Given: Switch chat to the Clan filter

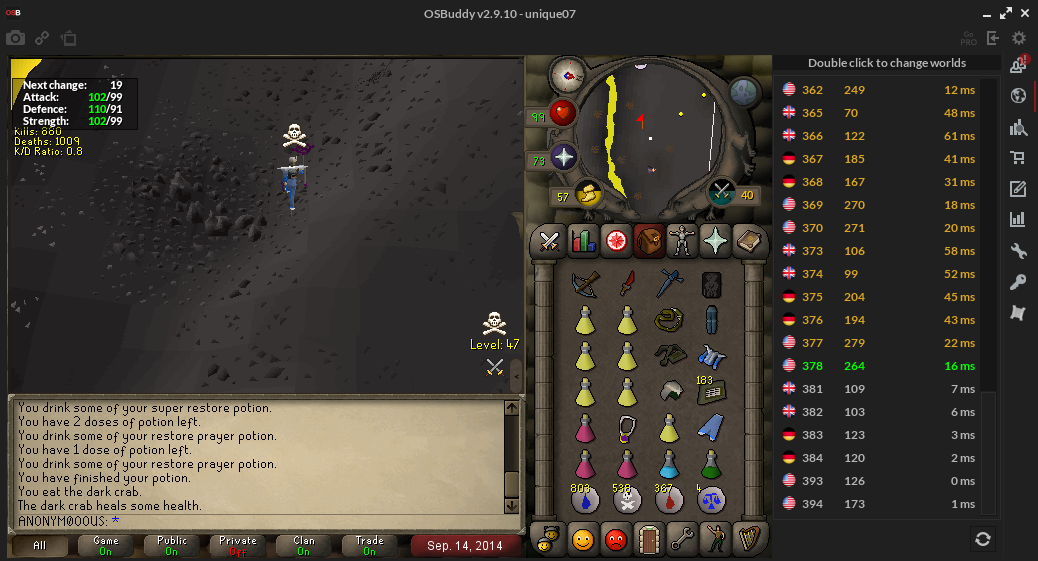Looking at the screenshot, I should click(304, 546).
